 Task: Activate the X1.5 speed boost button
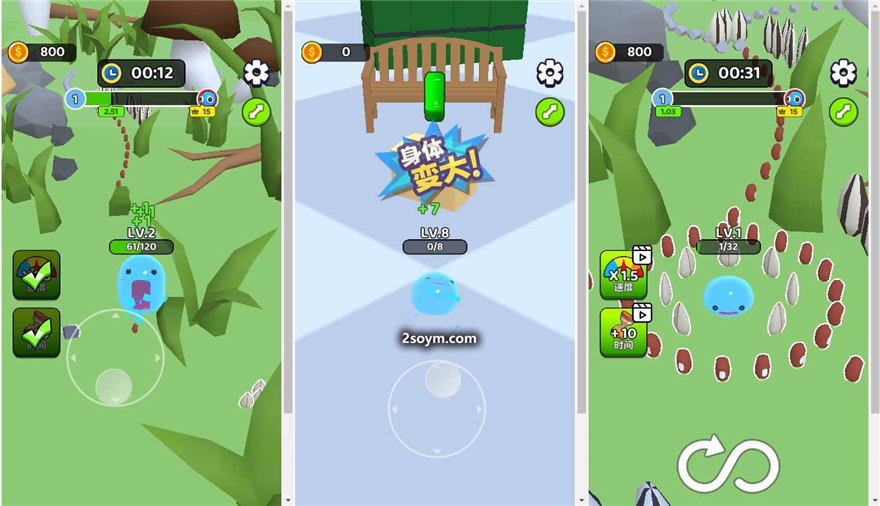pyautogui.click(x=623, y=274)
